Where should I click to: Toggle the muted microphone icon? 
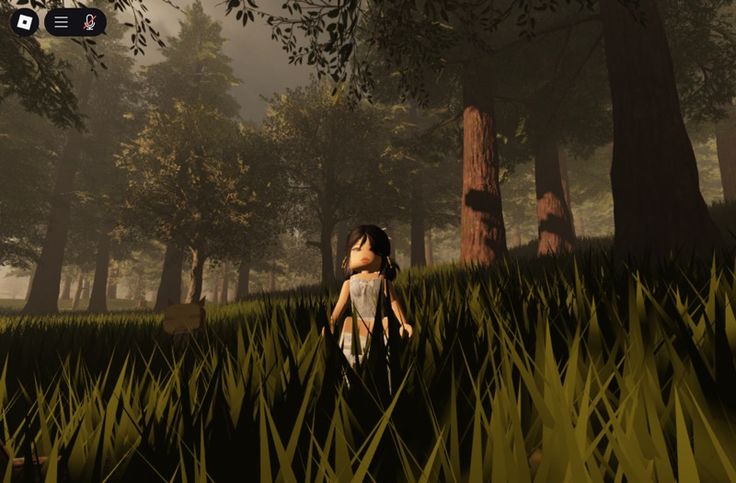tap(90, 22)
